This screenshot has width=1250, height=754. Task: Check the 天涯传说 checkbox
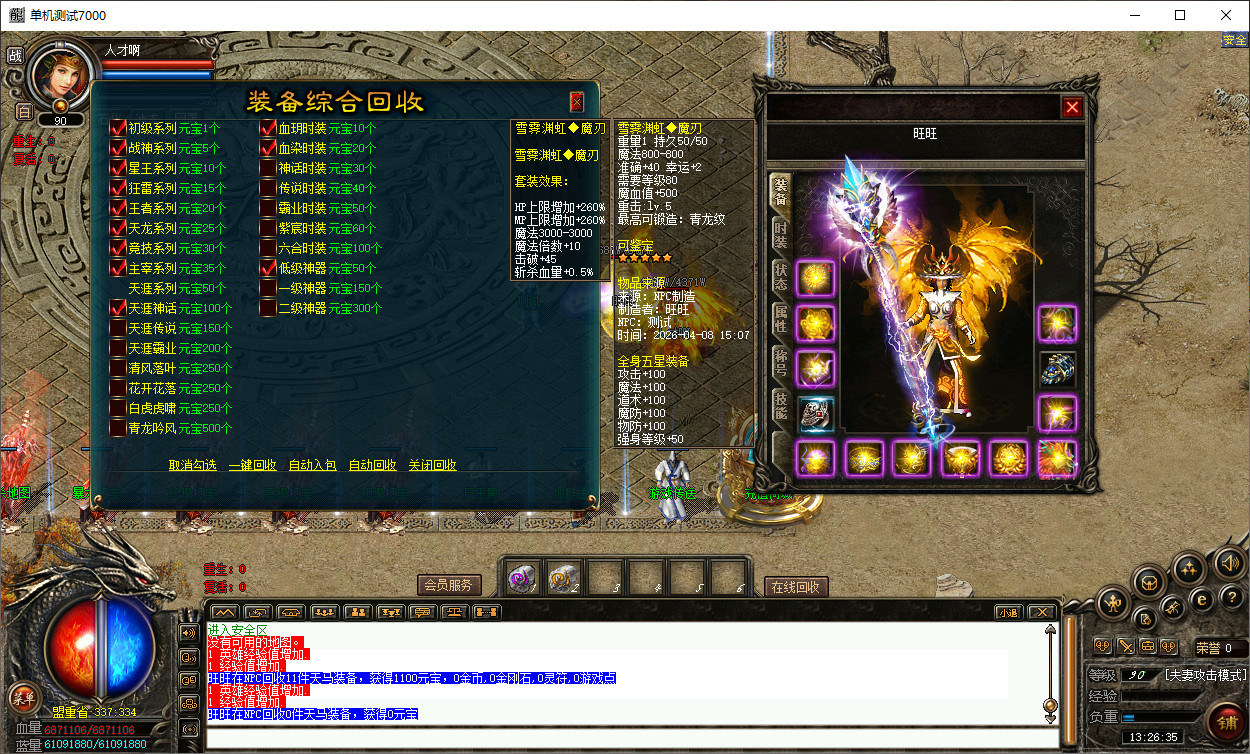[x=118, y=328]
